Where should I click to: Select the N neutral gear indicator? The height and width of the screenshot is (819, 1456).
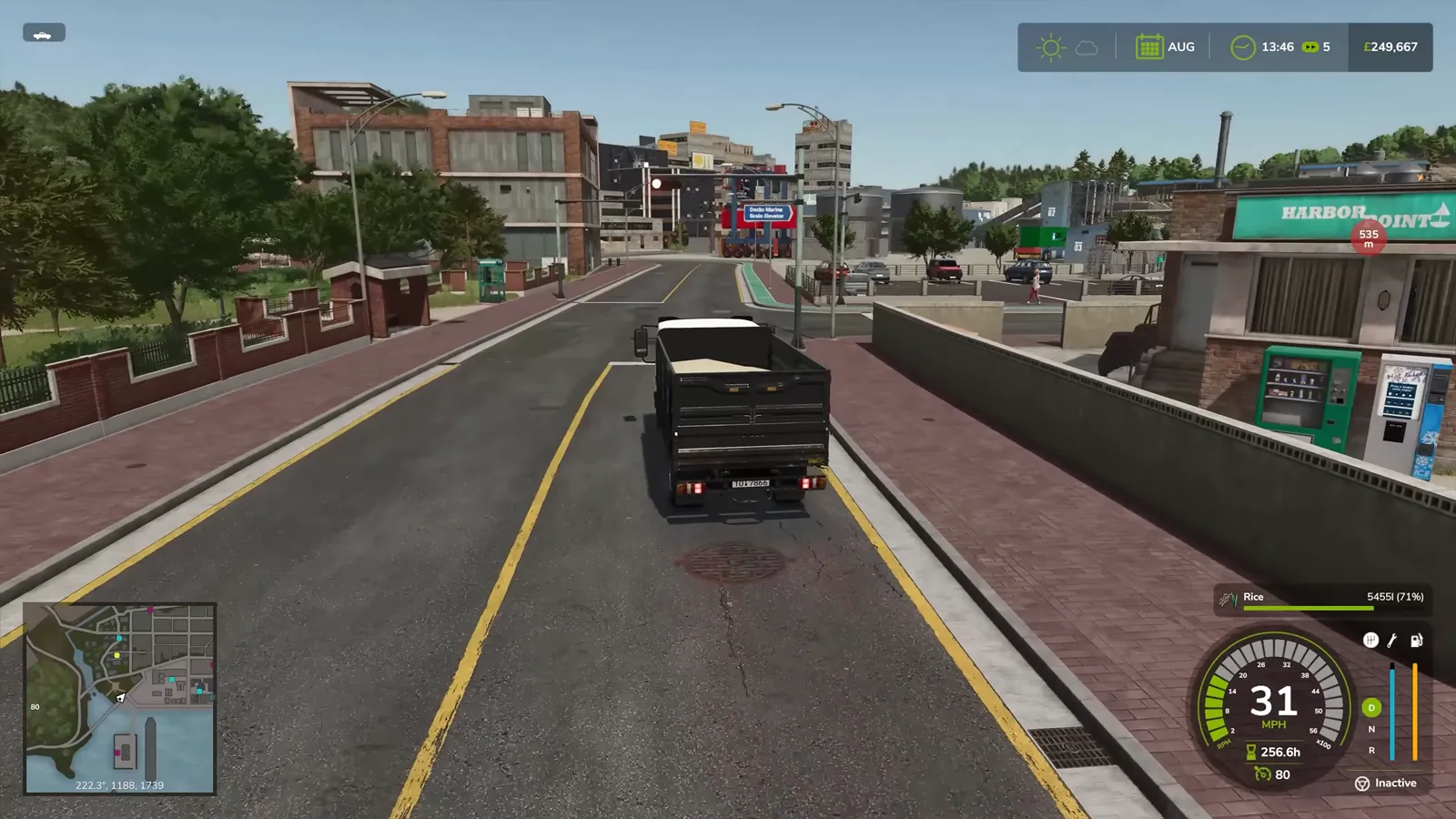pyautogui.click(x=1371, y=729)
